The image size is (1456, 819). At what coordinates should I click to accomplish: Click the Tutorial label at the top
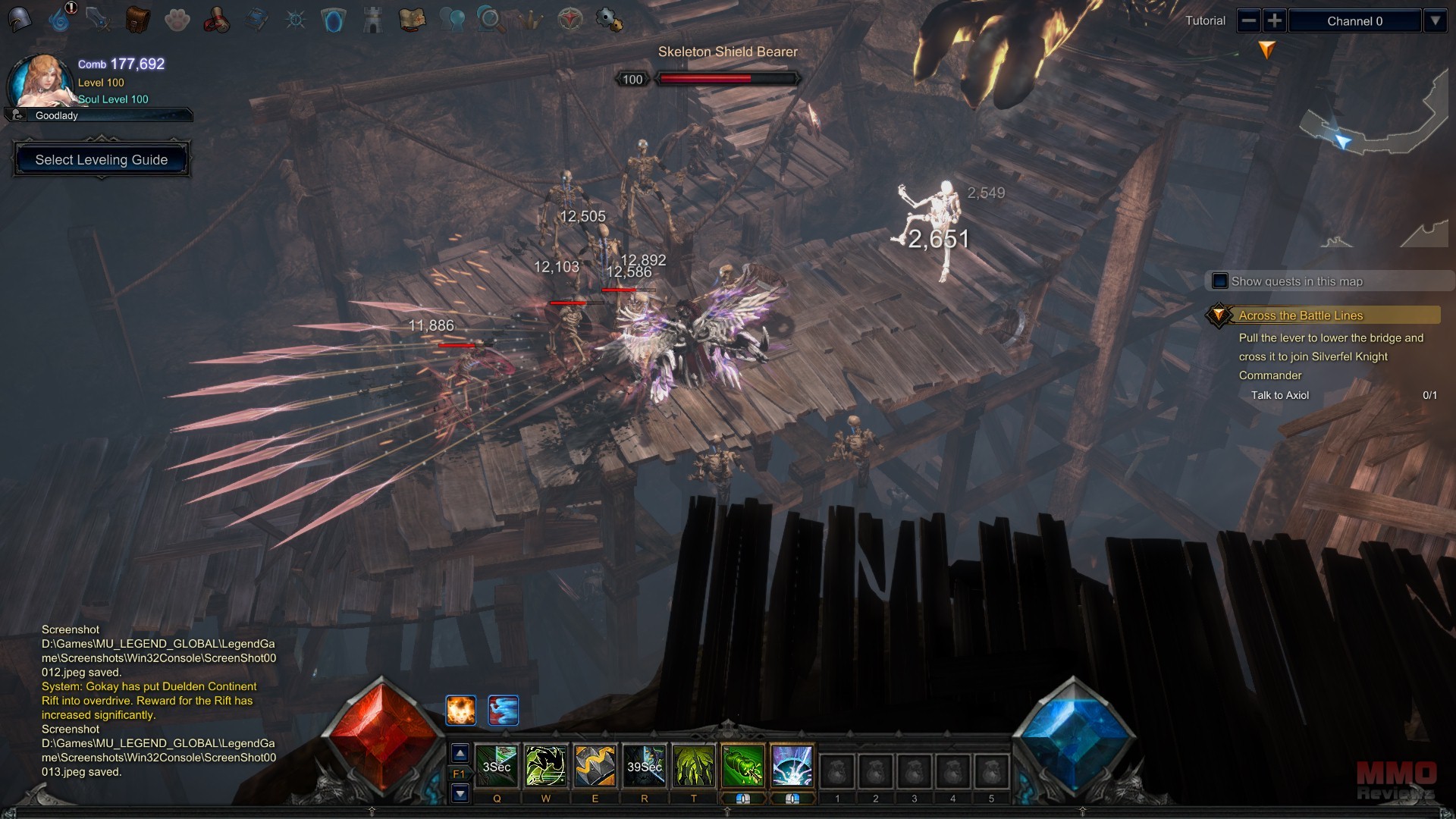coord(1206,20)
